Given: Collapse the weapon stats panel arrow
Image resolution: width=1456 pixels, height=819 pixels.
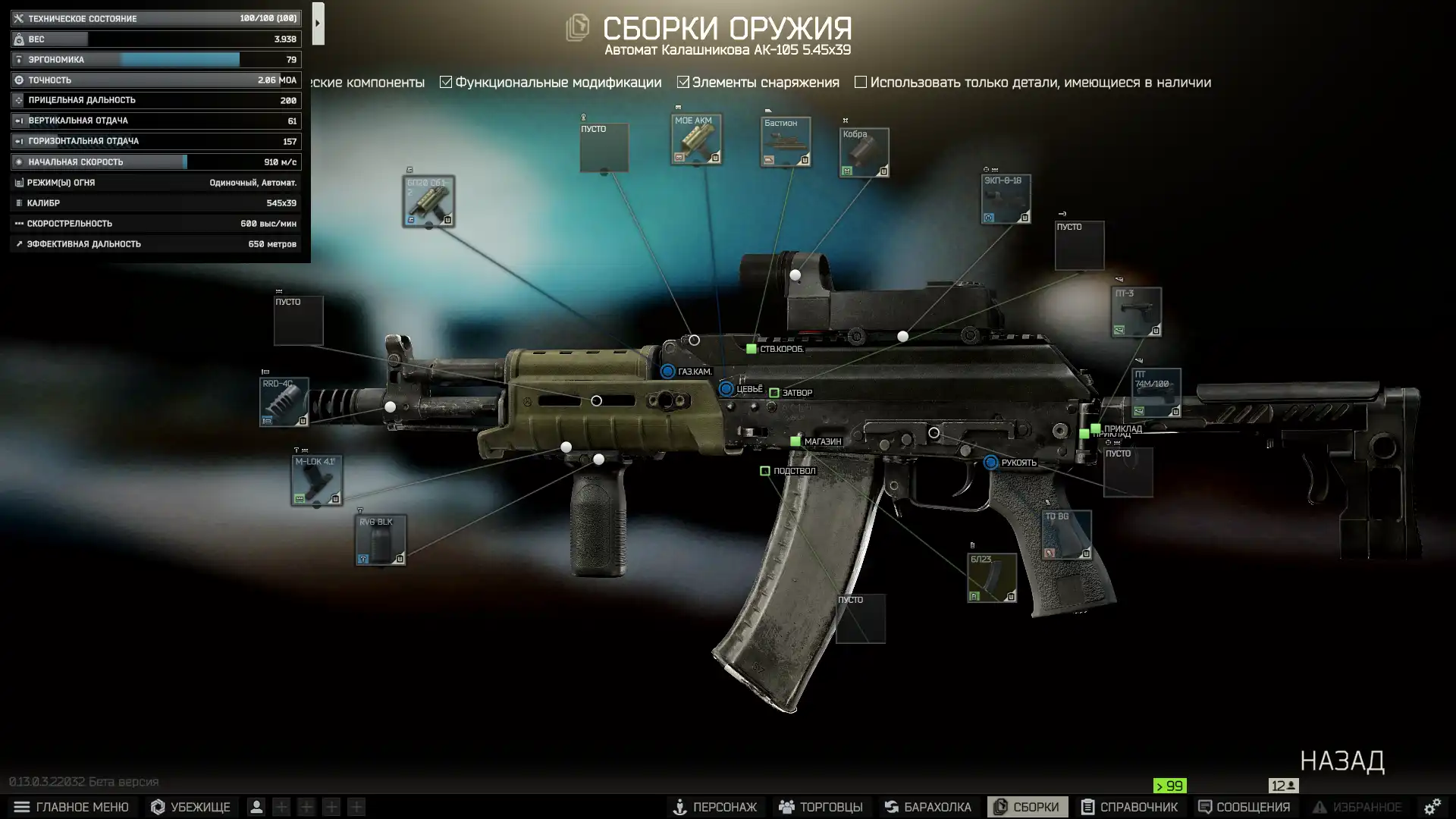Looking at the screenshot, I should pos(318,24).
